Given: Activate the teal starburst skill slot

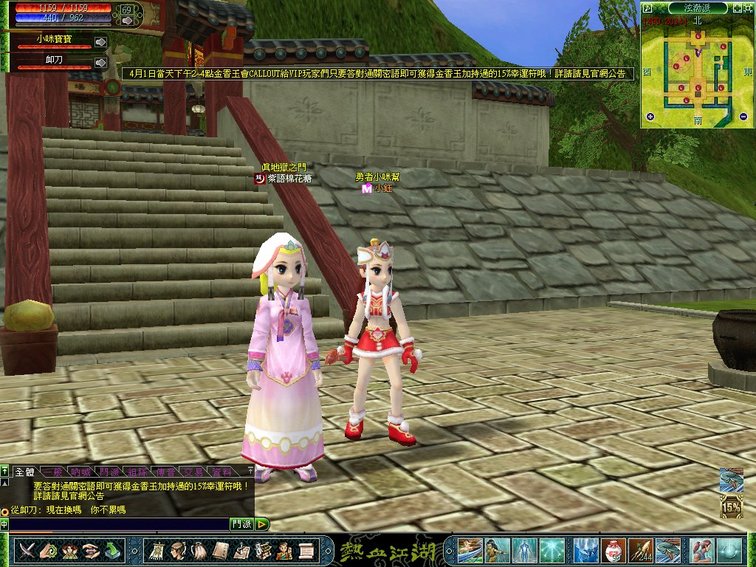Looking at the screenshot, I should [553, 549].
